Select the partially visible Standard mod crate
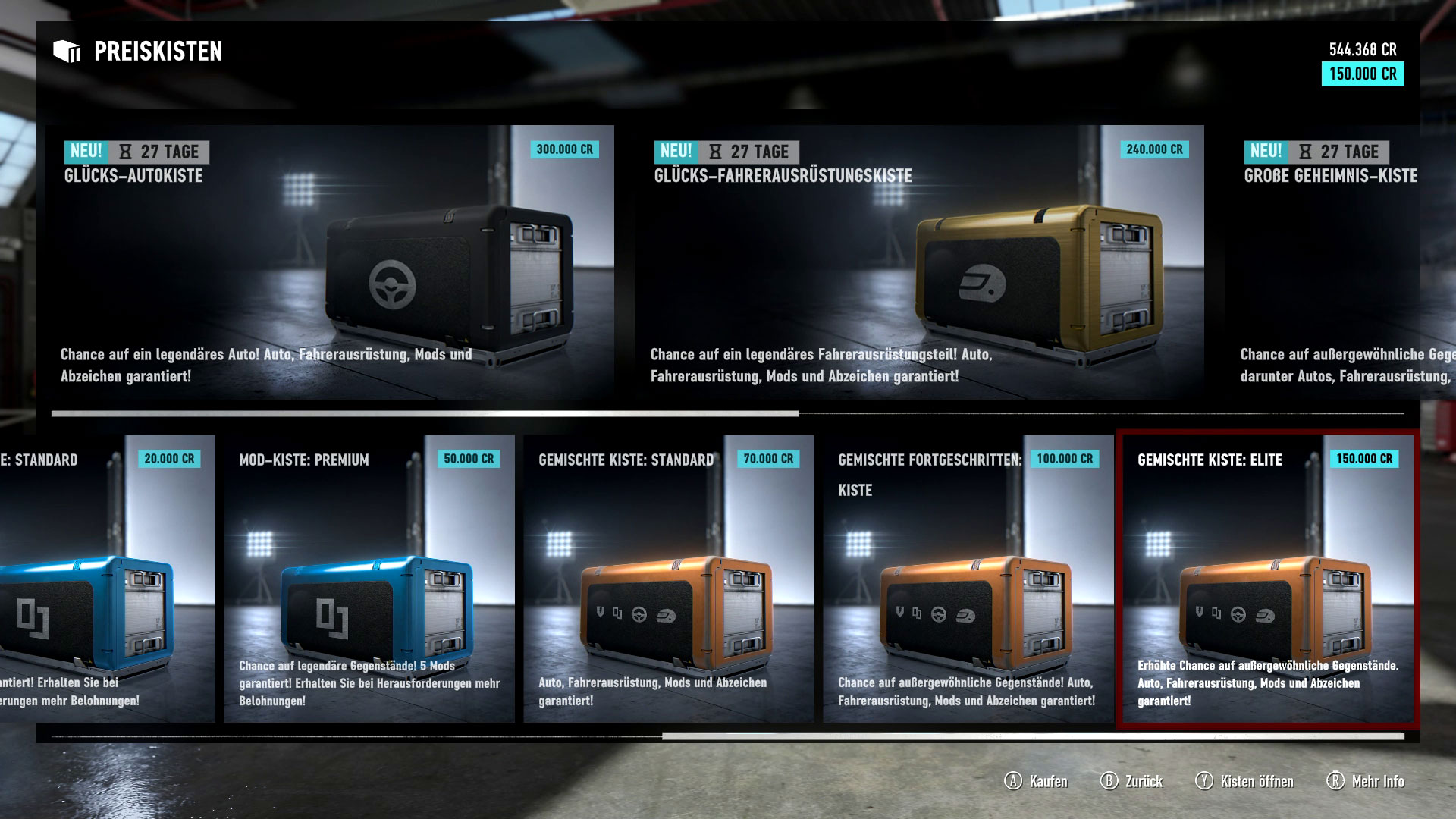This screenshot has height=819, width=1456. [106, 579]
